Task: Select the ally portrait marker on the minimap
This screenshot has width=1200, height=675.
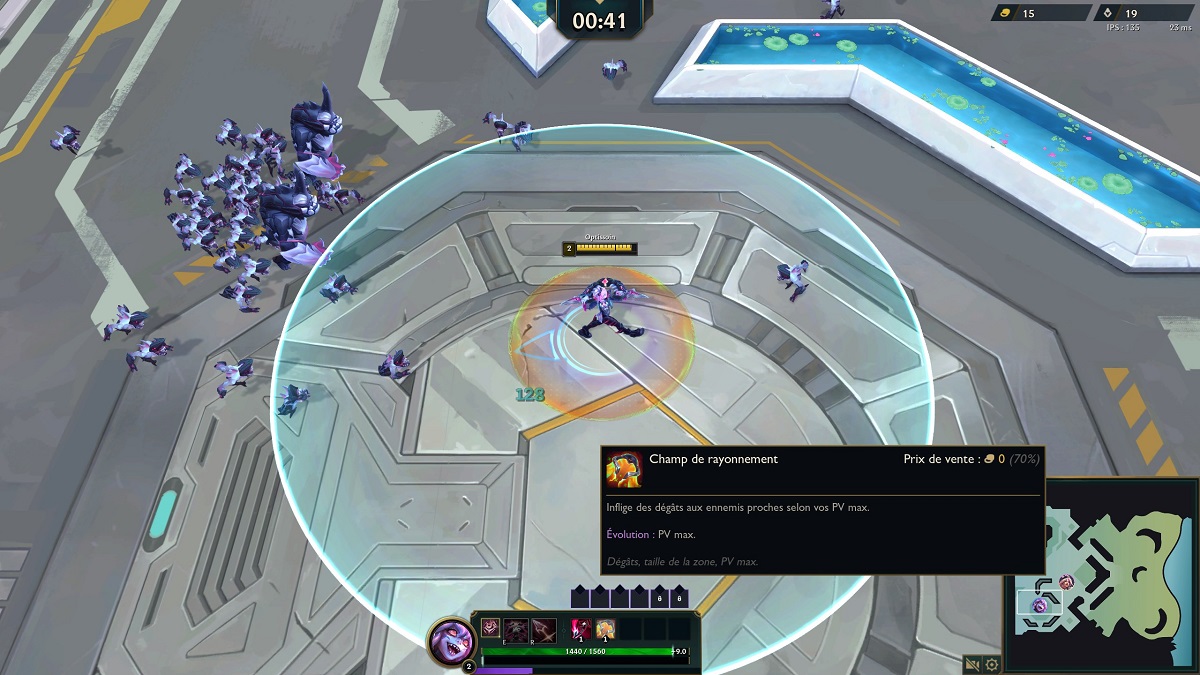Action: tap(1066, 582)
